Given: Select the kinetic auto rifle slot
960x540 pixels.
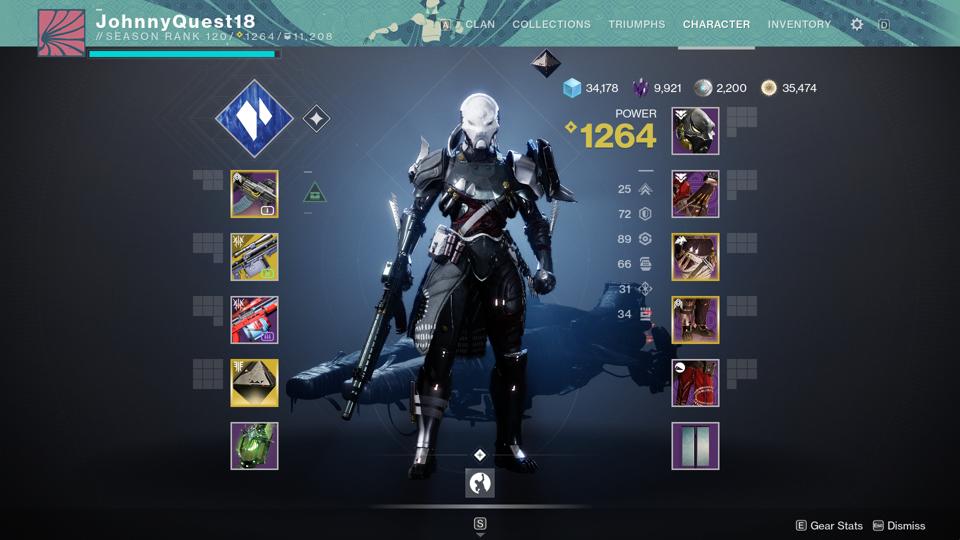Looking at the screenshot, I should 254,194.
